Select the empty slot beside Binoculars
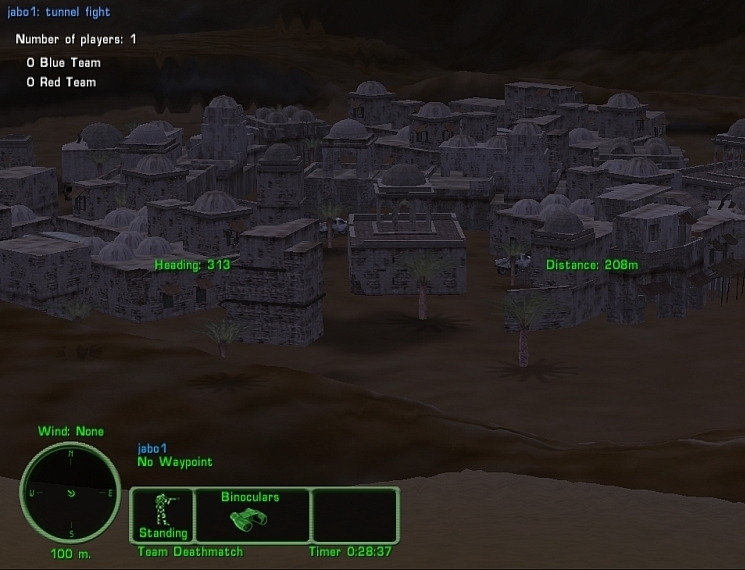Image resolution: width=745 pixels, height=570 pixels. pos(354,515)
